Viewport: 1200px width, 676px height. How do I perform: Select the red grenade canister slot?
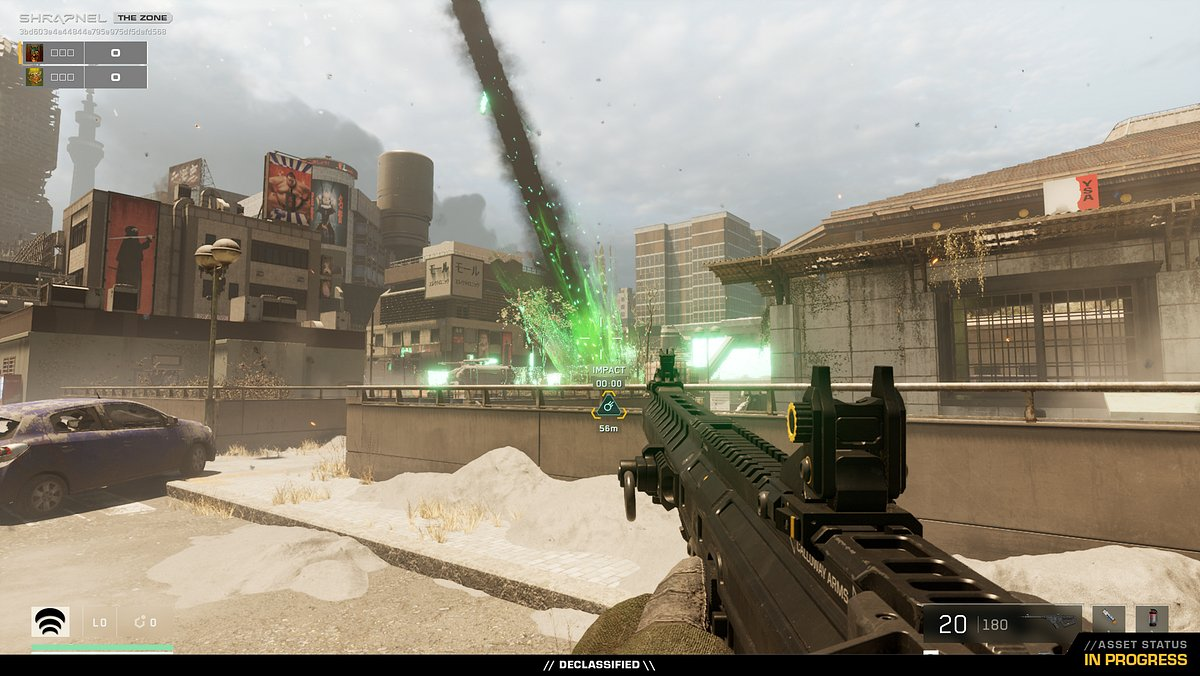coord(1151,619)
